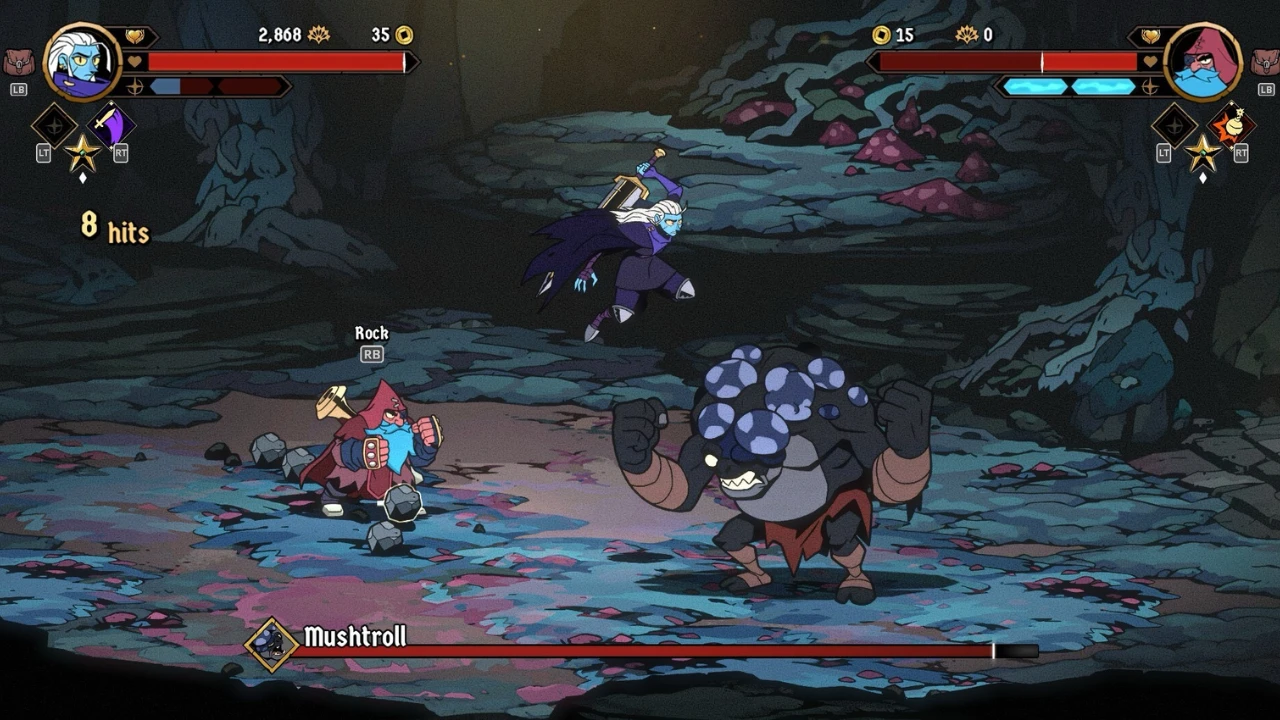Activate the purple sword slash ability
The width and height of the screenshot is (1280, 720).
111,125
